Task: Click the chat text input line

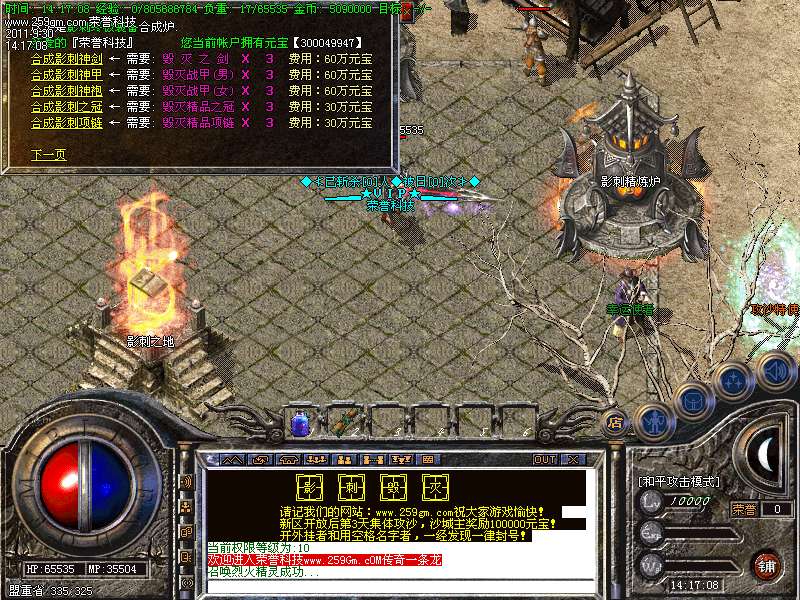Action: point(395,585)
